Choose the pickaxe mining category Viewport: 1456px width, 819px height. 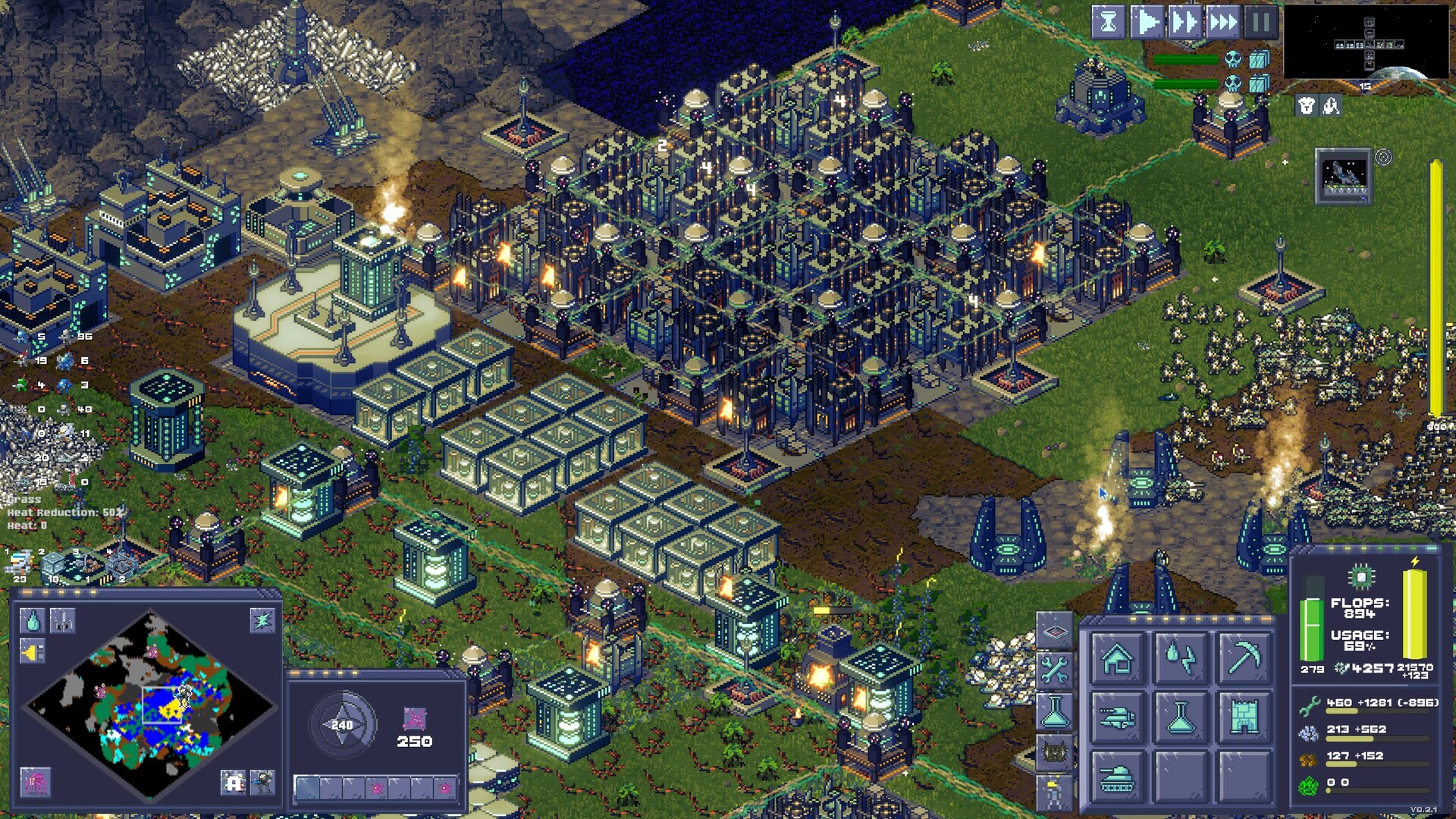point(1244,657)
